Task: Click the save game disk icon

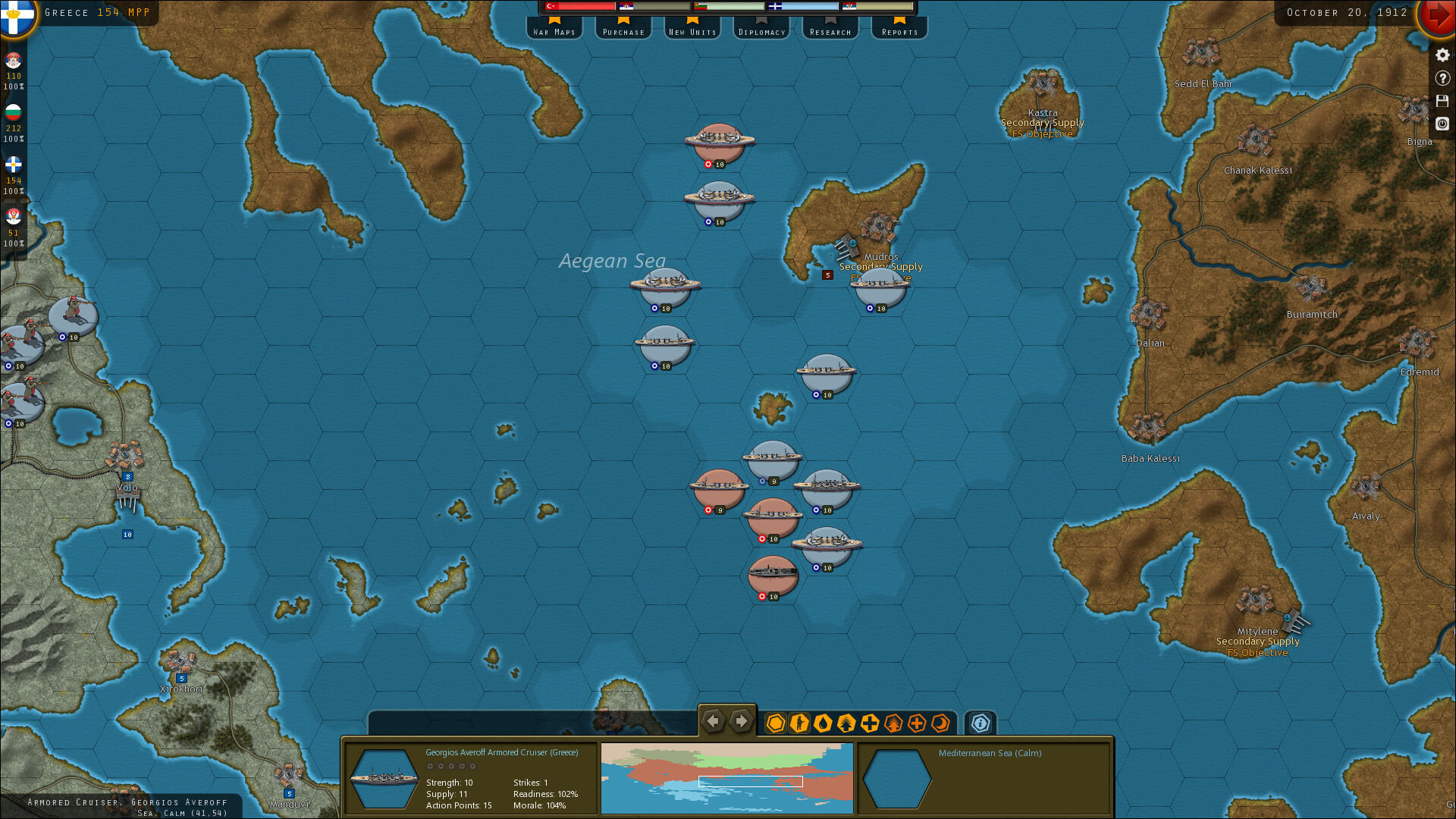Action: pos(1442,101)
